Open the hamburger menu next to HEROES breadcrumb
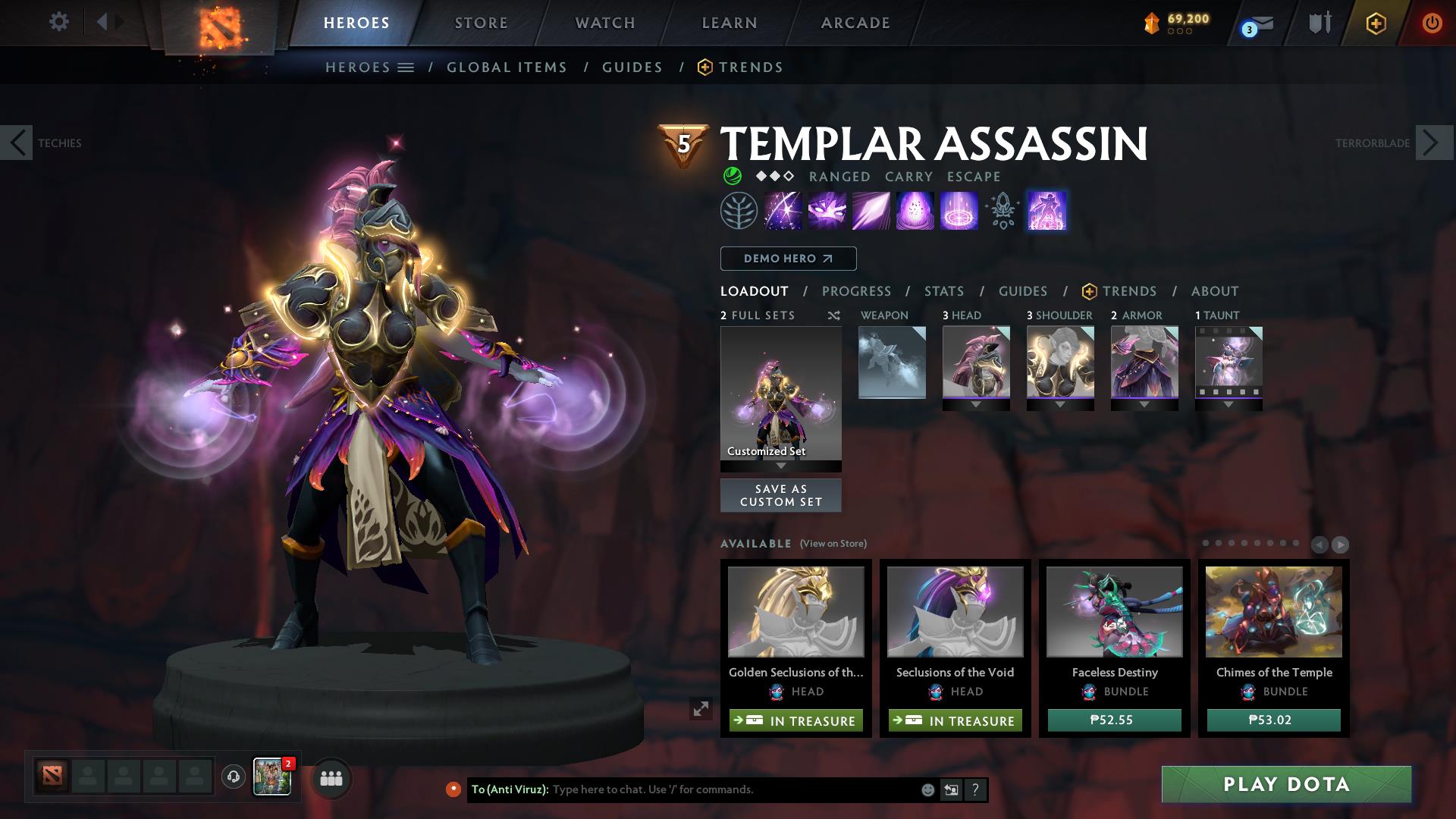The image size is (1456, 819). tap(405, 67)
